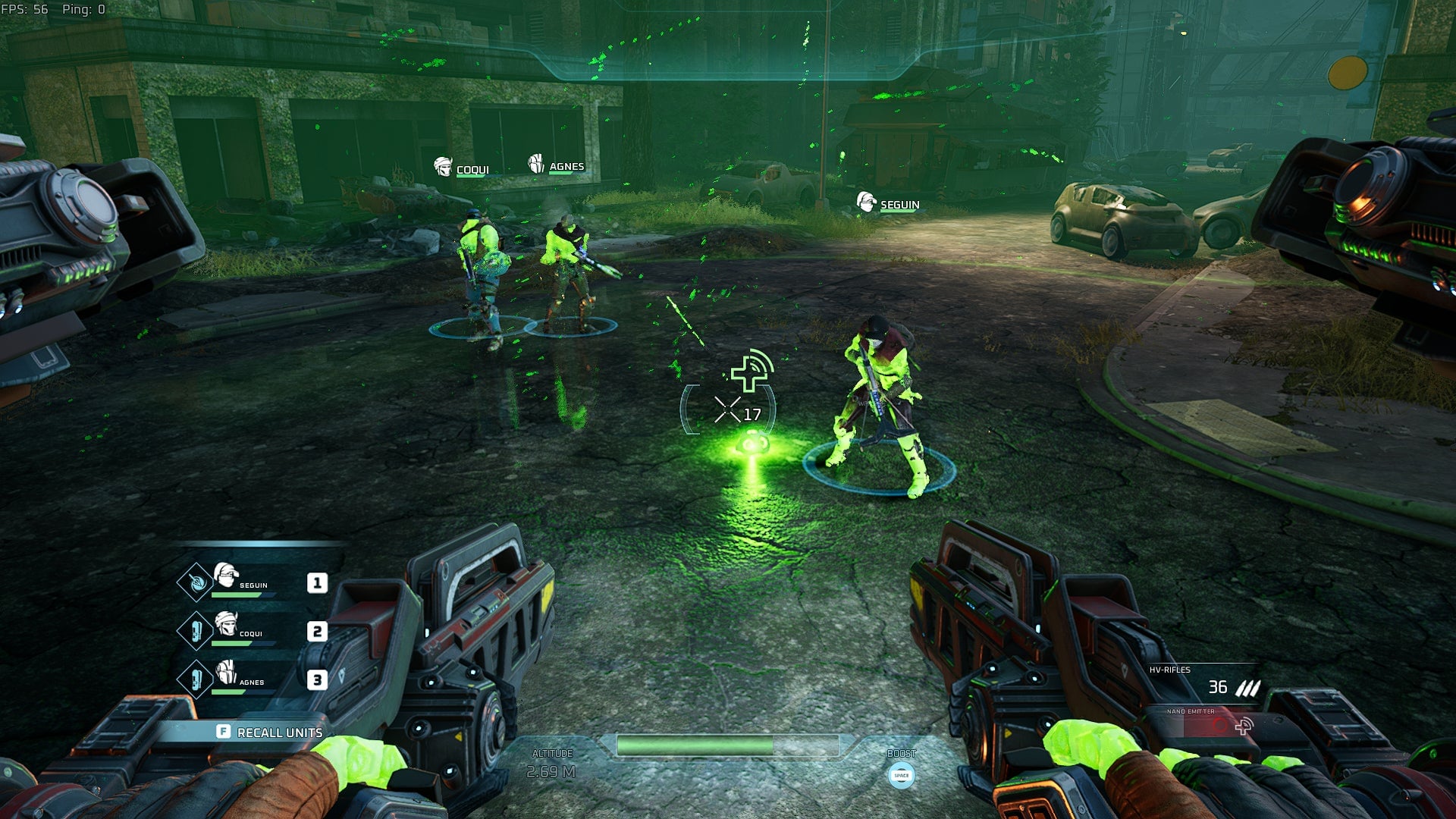Click the red Nano Emitter charge indicator
This screenshot has width=1456, height=819.
click(1220, 725)
